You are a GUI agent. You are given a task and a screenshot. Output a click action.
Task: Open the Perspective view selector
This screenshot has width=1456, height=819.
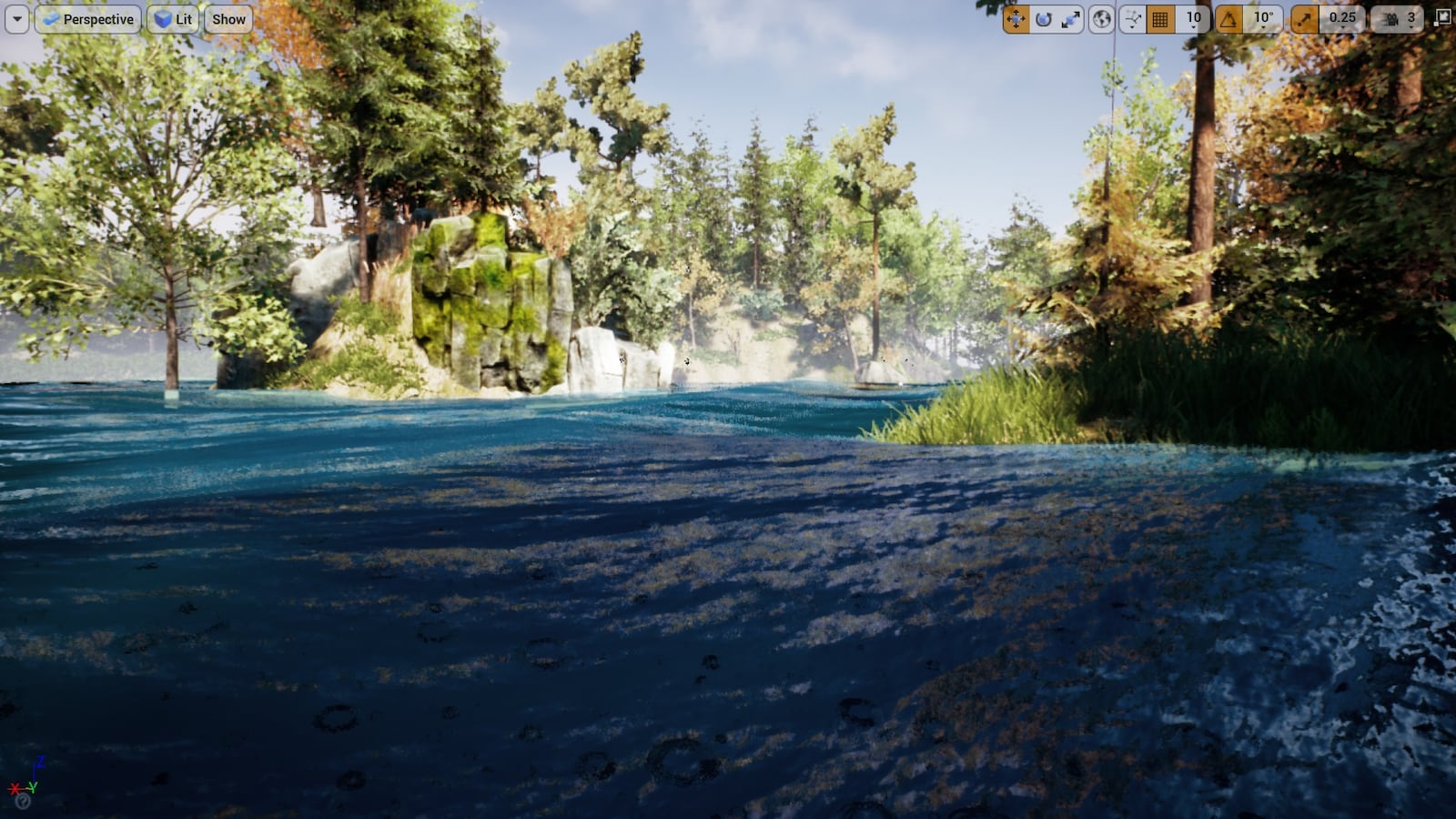click(x=89, y=18)
